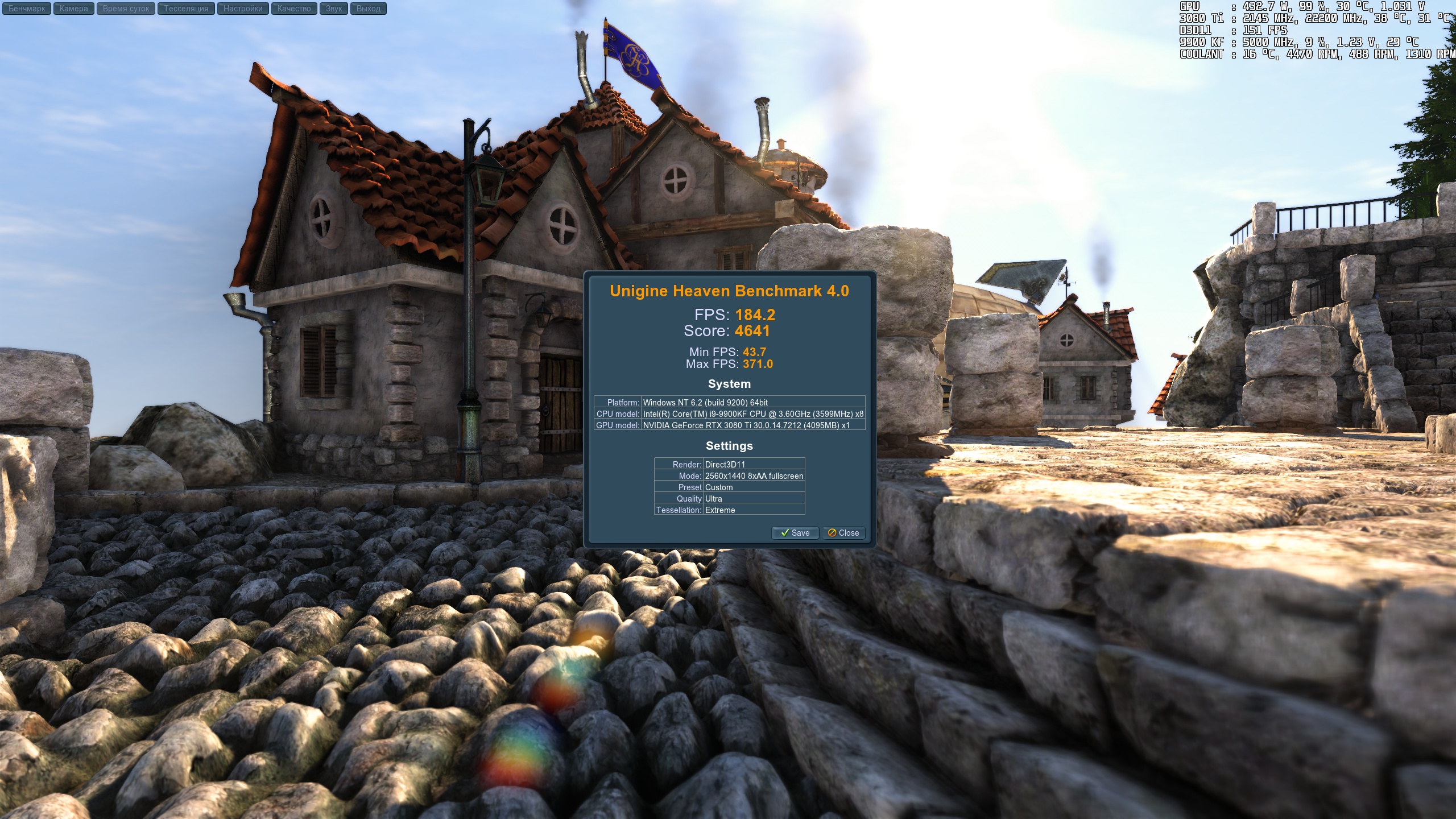Open the Настройки settings button
Viewport: 1456px width, 819px height.
click(243, 9)
